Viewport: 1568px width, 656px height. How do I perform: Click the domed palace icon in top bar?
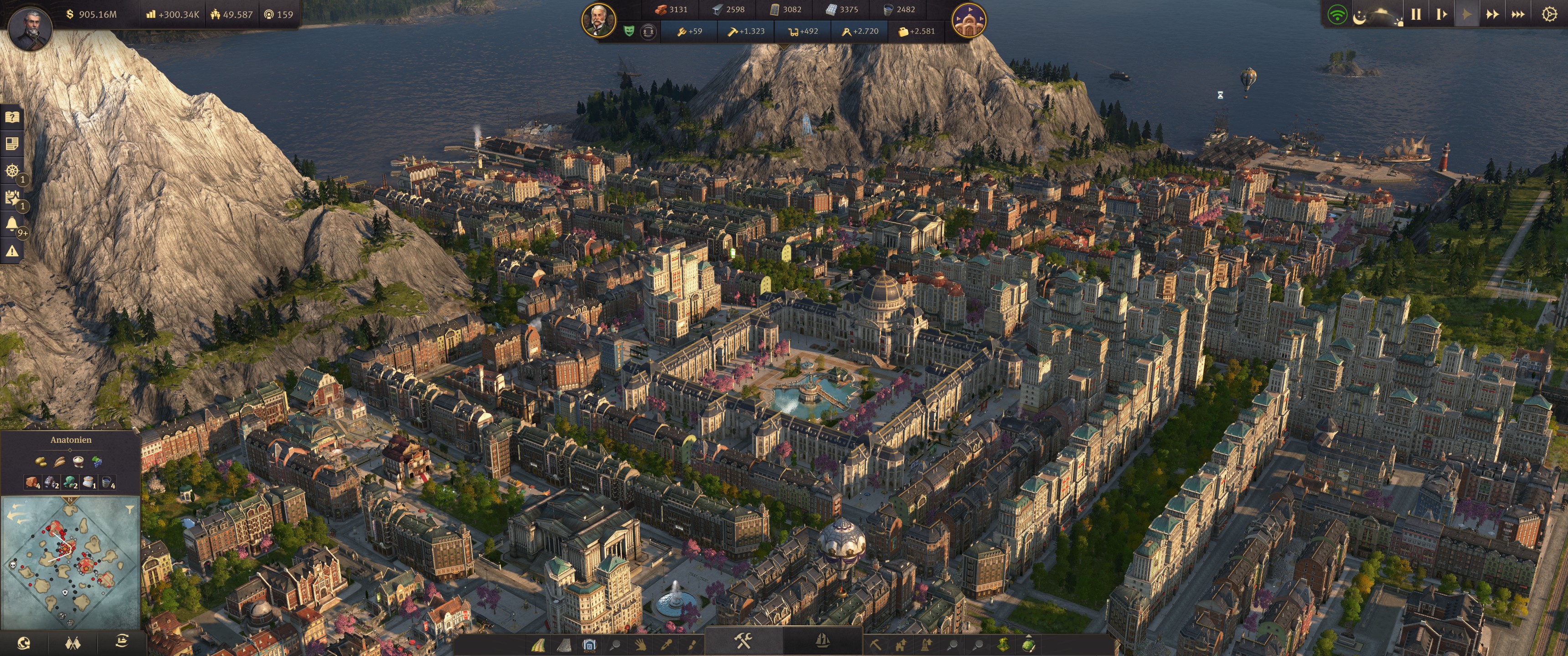coord(969,20)
